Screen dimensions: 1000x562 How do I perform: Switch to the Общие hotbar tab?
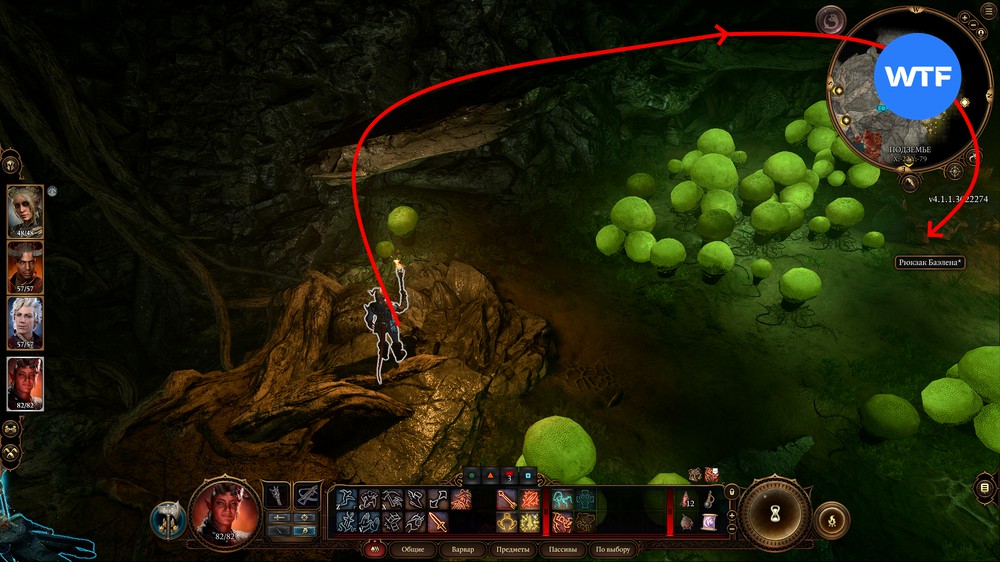point(413,549)
